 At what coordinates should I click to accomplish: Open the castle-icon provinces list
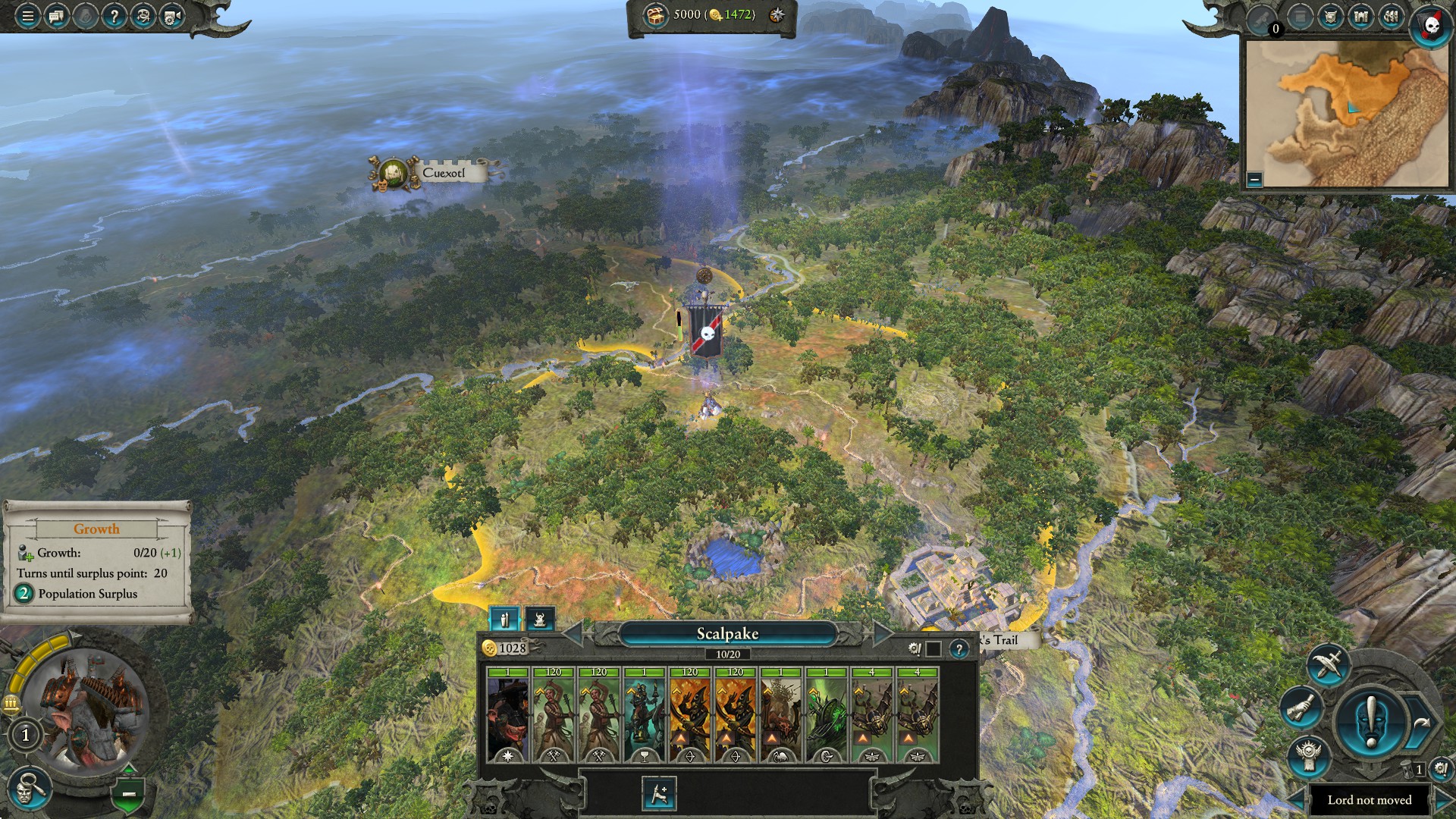[1361, 17]
